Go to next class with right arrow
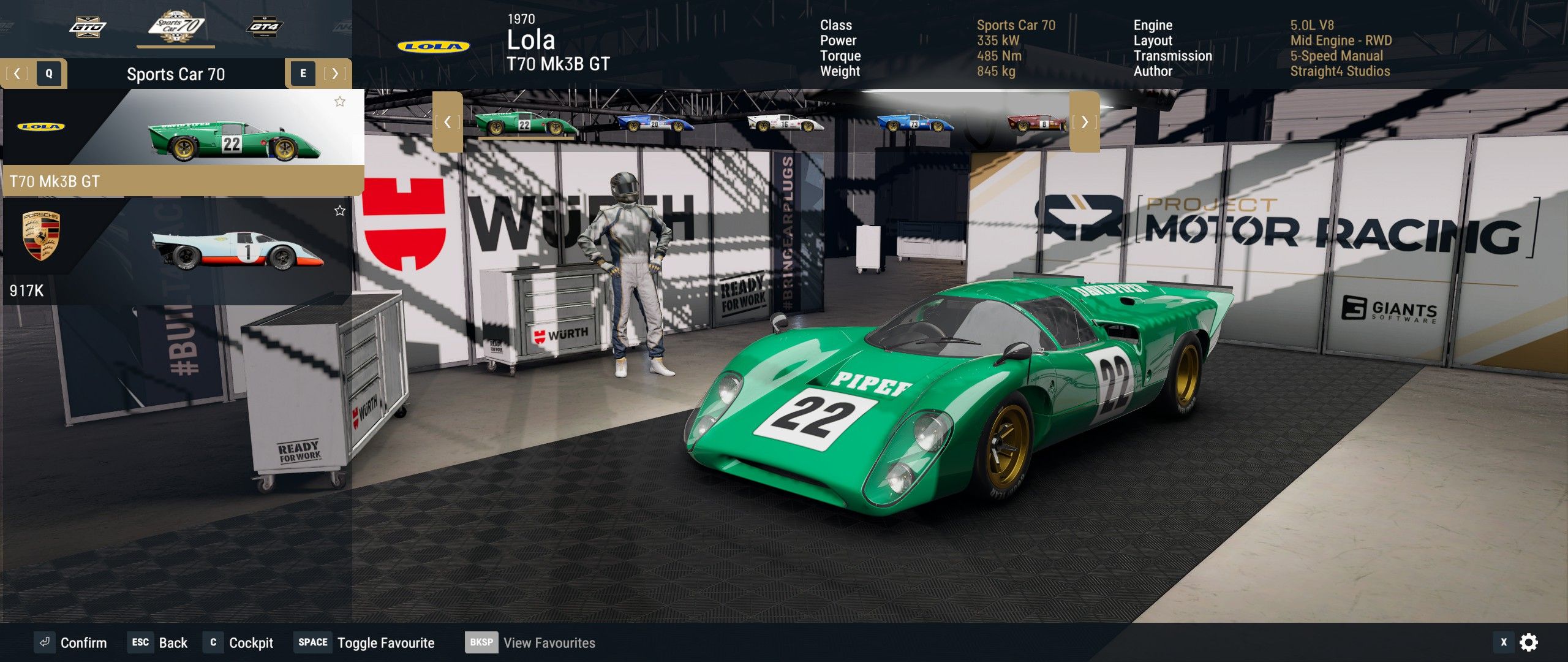The image size is (1568, 662). (334, 74)
